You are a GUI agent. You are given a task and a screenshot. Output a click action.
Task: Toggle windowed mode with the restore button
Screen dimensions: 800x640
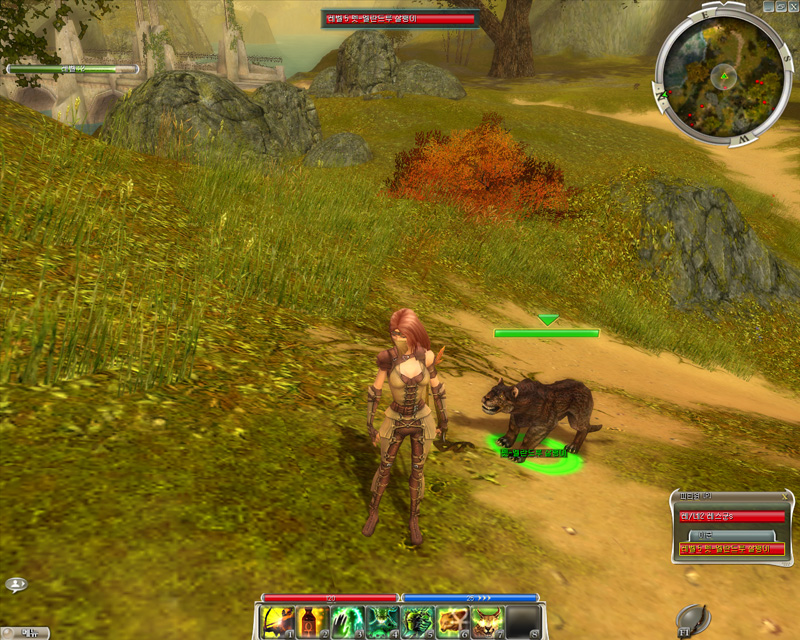coord(779,6)
